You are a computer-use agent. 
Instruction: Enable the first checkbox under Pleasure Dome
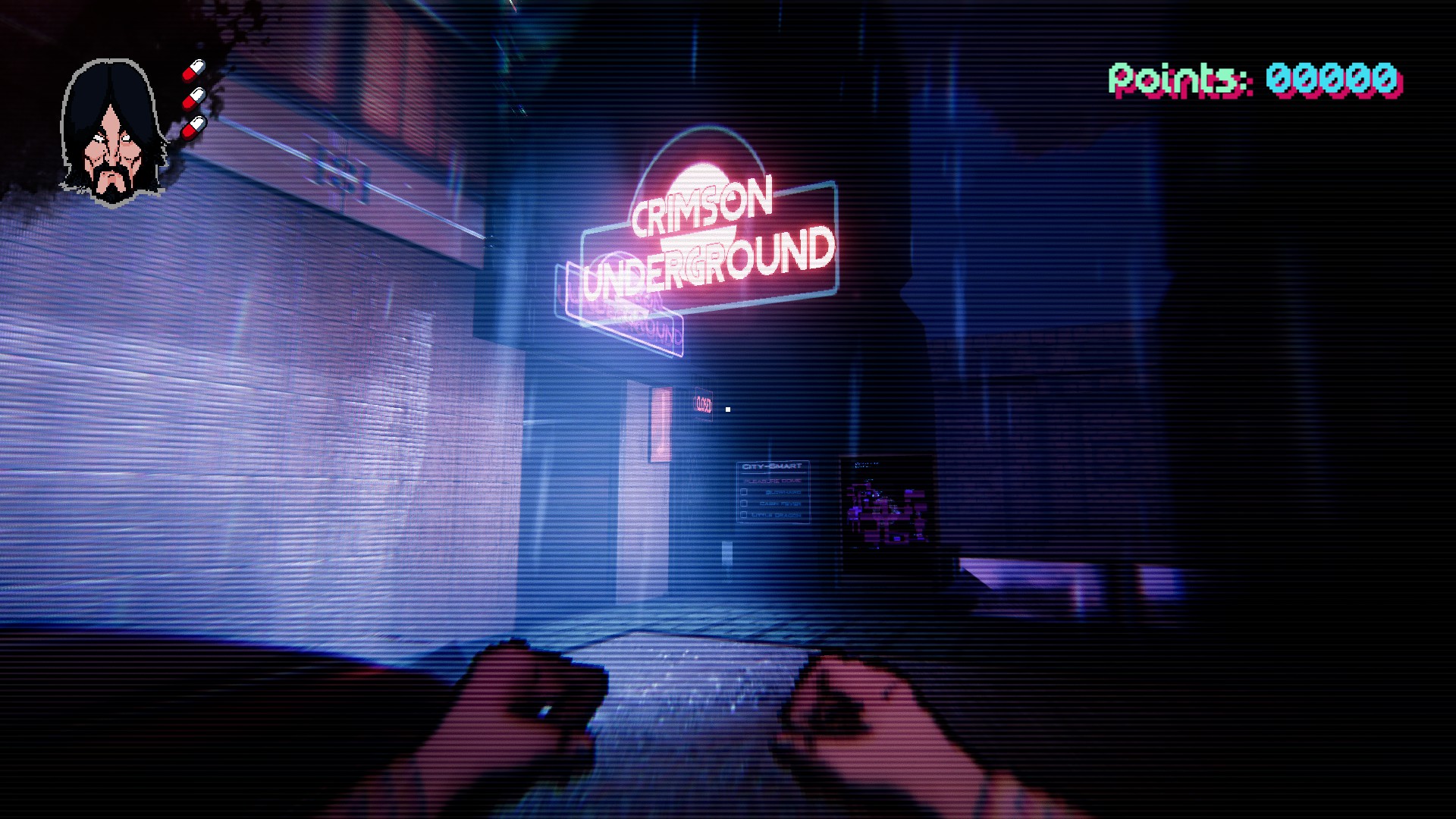(744, 491)
